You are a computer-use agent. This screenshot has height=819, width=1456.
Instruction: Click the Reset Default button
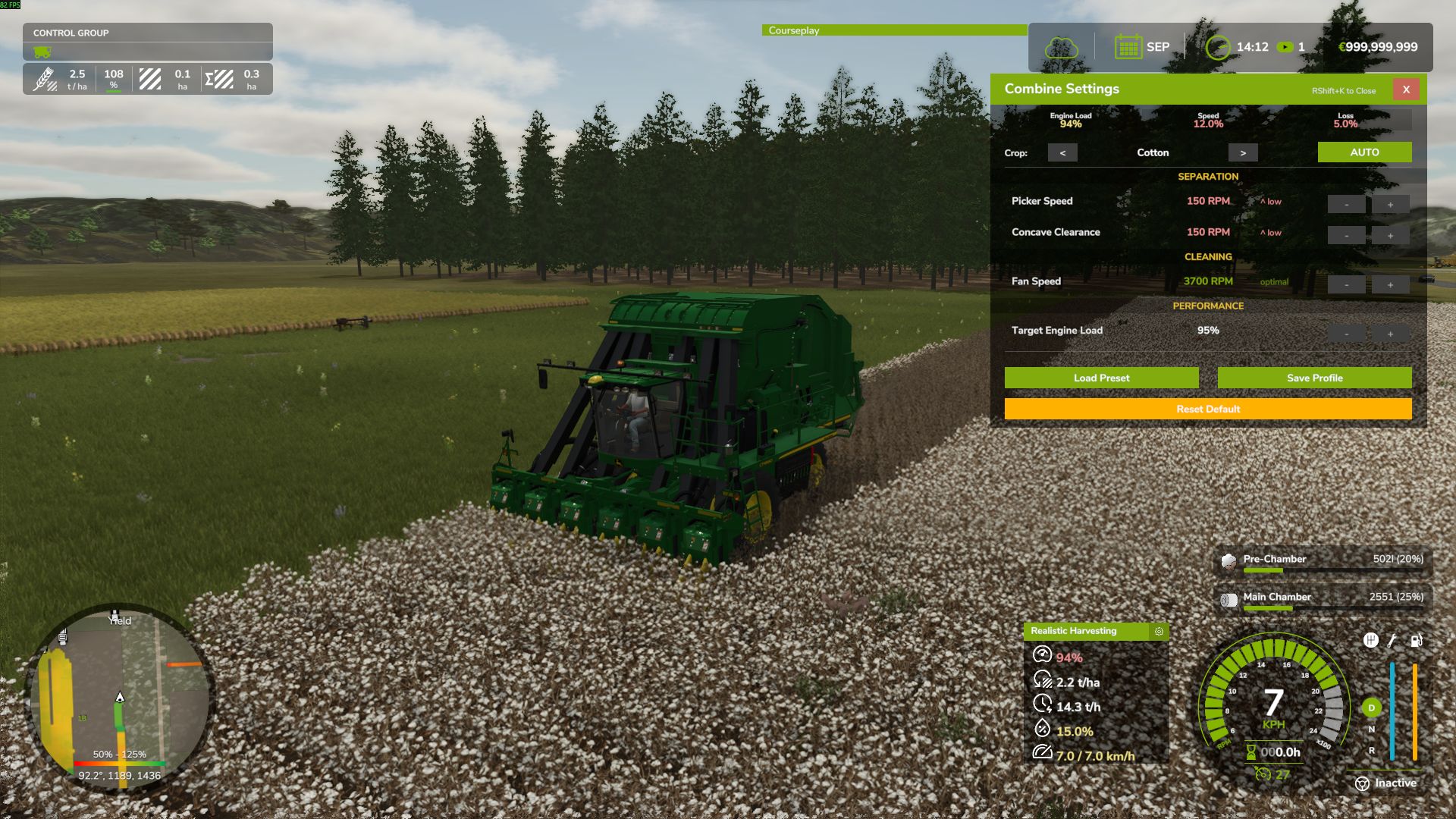pos(1207,409)
